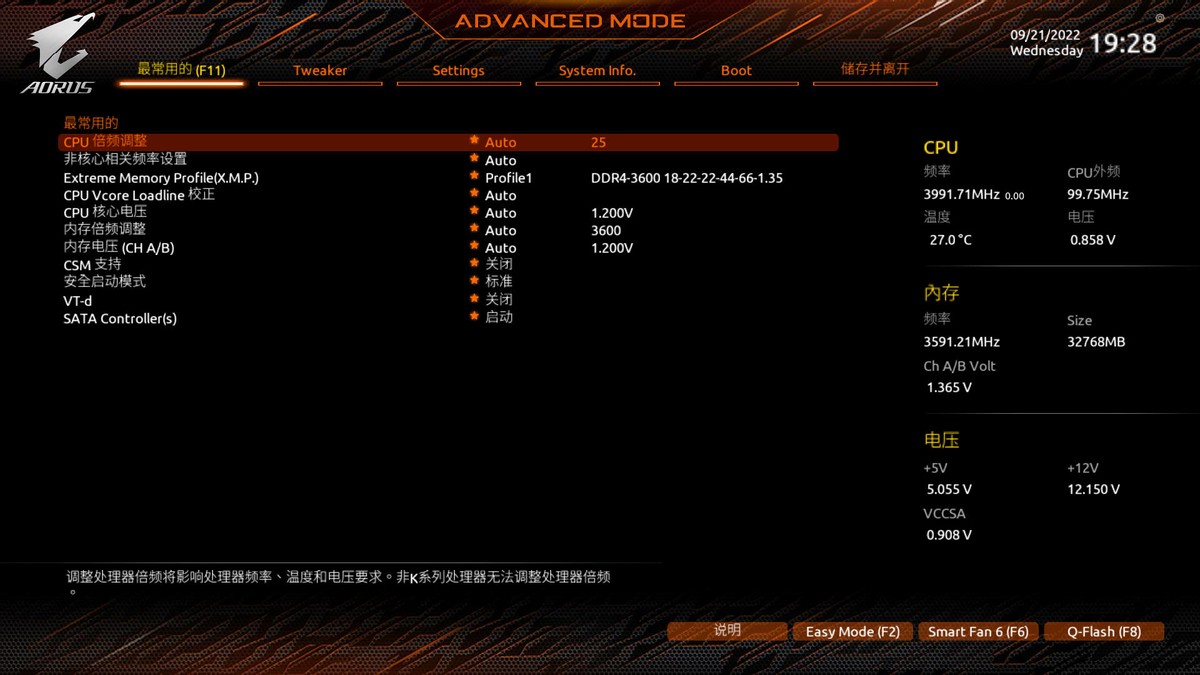Select the System Info. tab
This screenshot has height=675, width=1200.
pos(597,71)
